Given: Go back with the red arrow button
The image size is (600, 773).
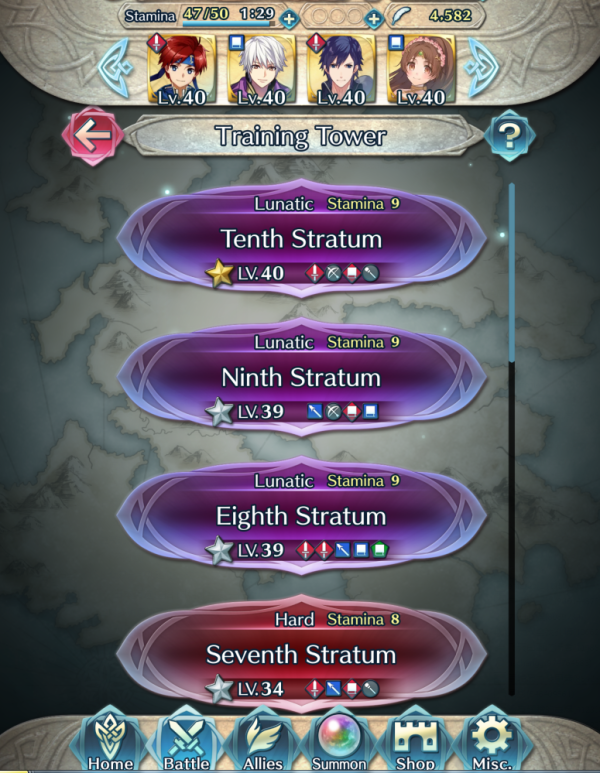Looking at the screenshot, I should pyautogui.click(x=92, y=138).
